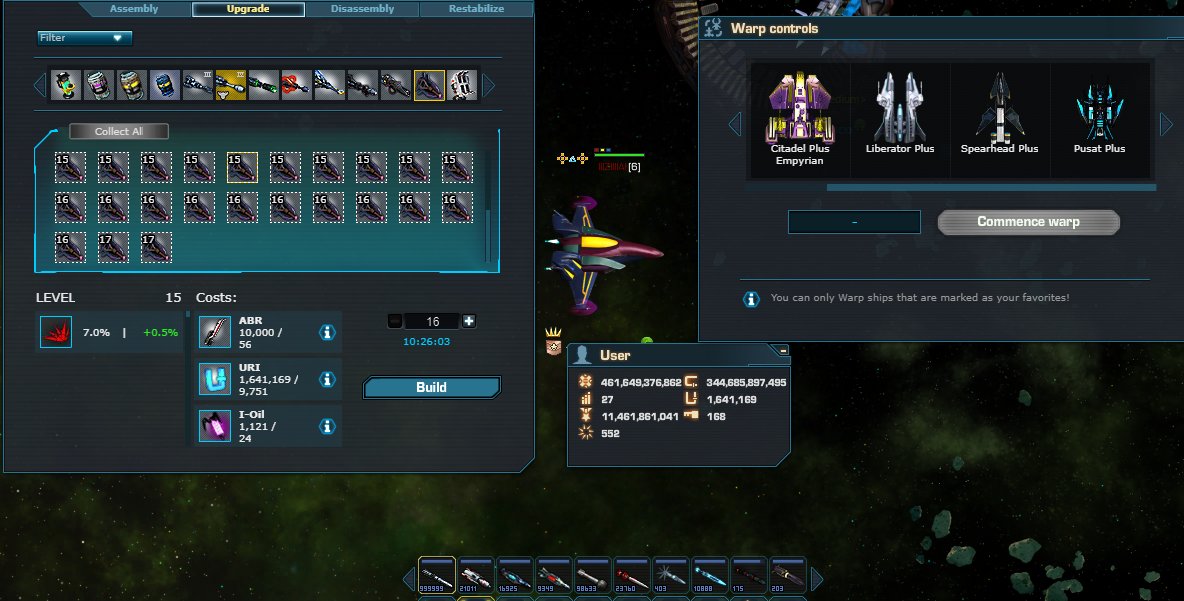This screenshot has width=1184, height=601.
Task: Show info for URI cost
Action: click(326, 379)
